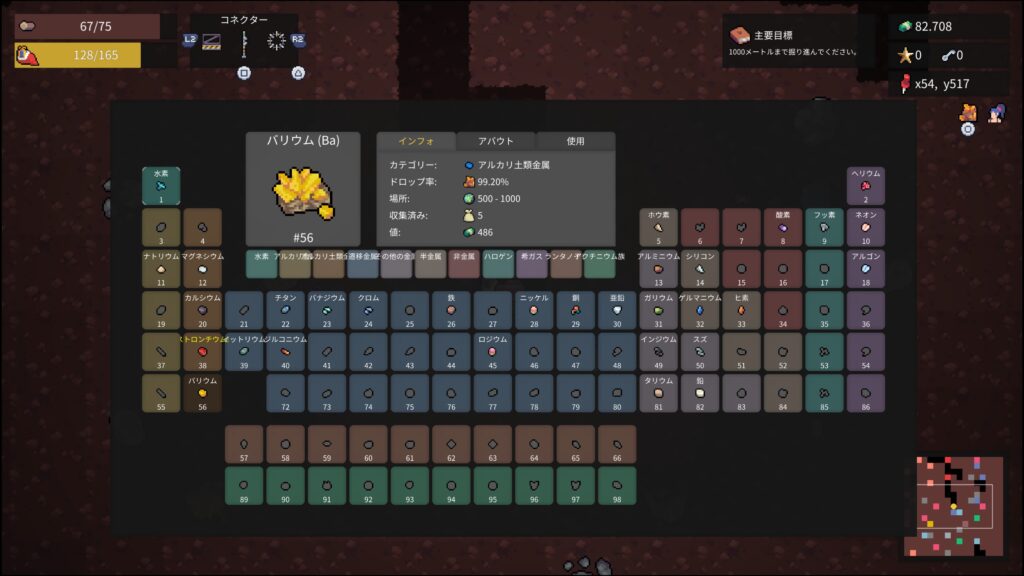Click the 酸素 element tile
Image resolution: width=1024 pixels, height=576 pixels.
(783, 228)
